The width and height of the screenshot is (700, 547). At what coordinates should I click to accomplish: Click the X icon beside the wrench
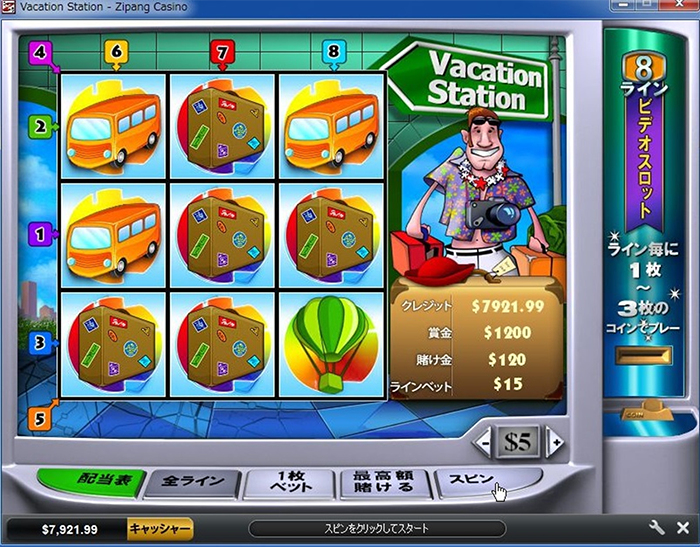(x=682, y=528)
